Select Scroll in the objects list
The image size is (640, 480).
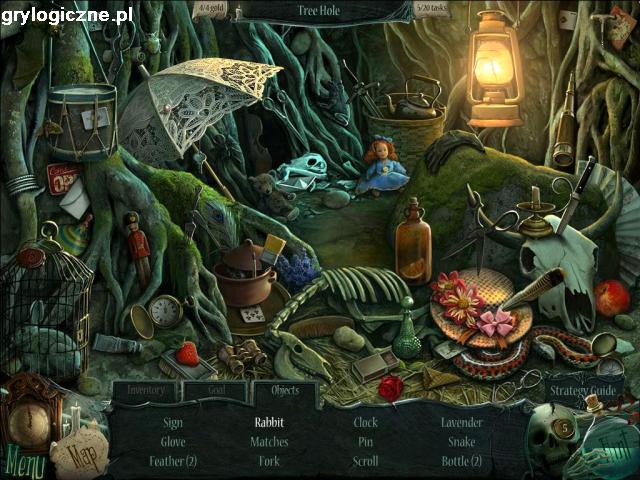tap(365, 461)
